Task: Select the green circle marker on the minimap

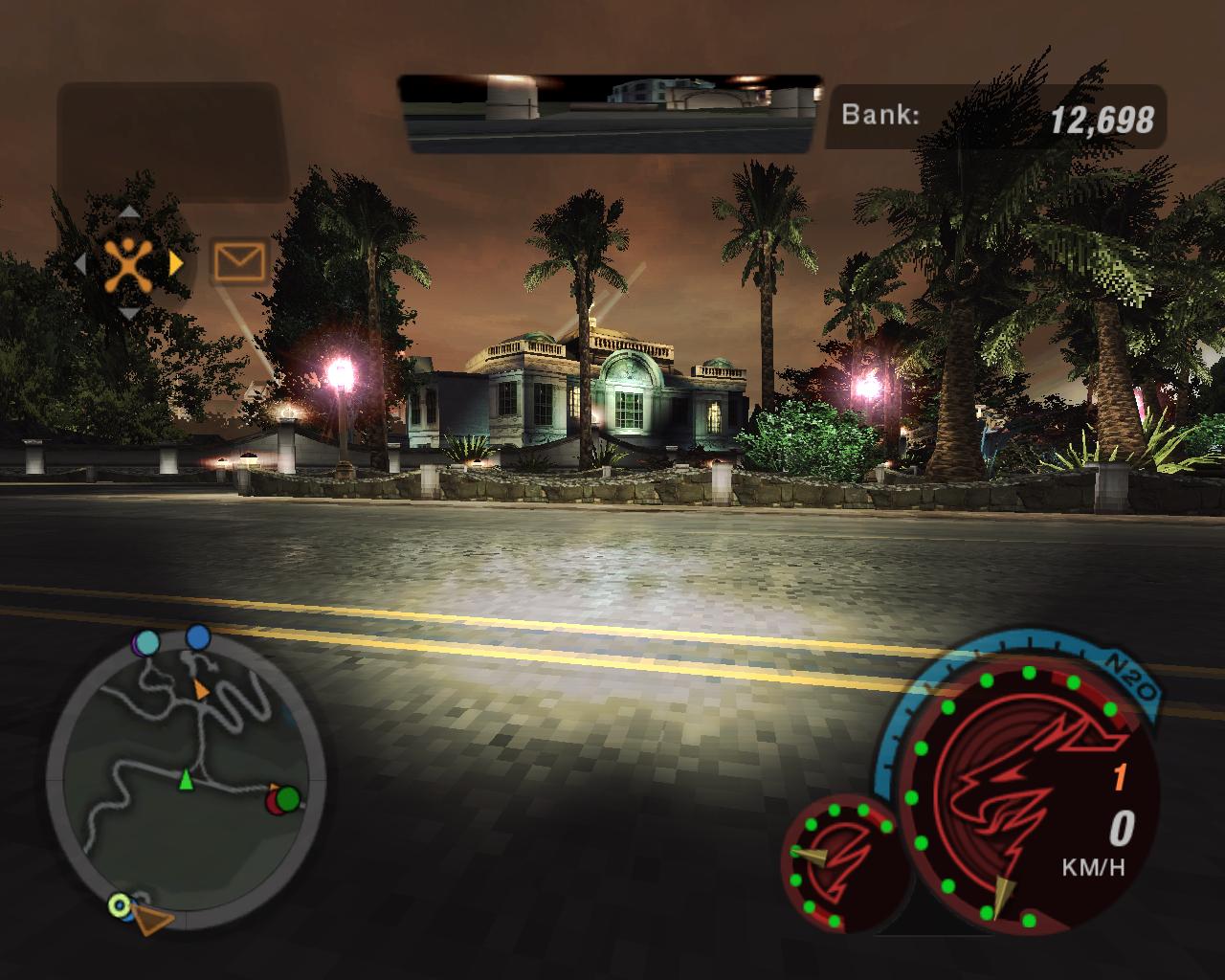Action: [287, 797]
